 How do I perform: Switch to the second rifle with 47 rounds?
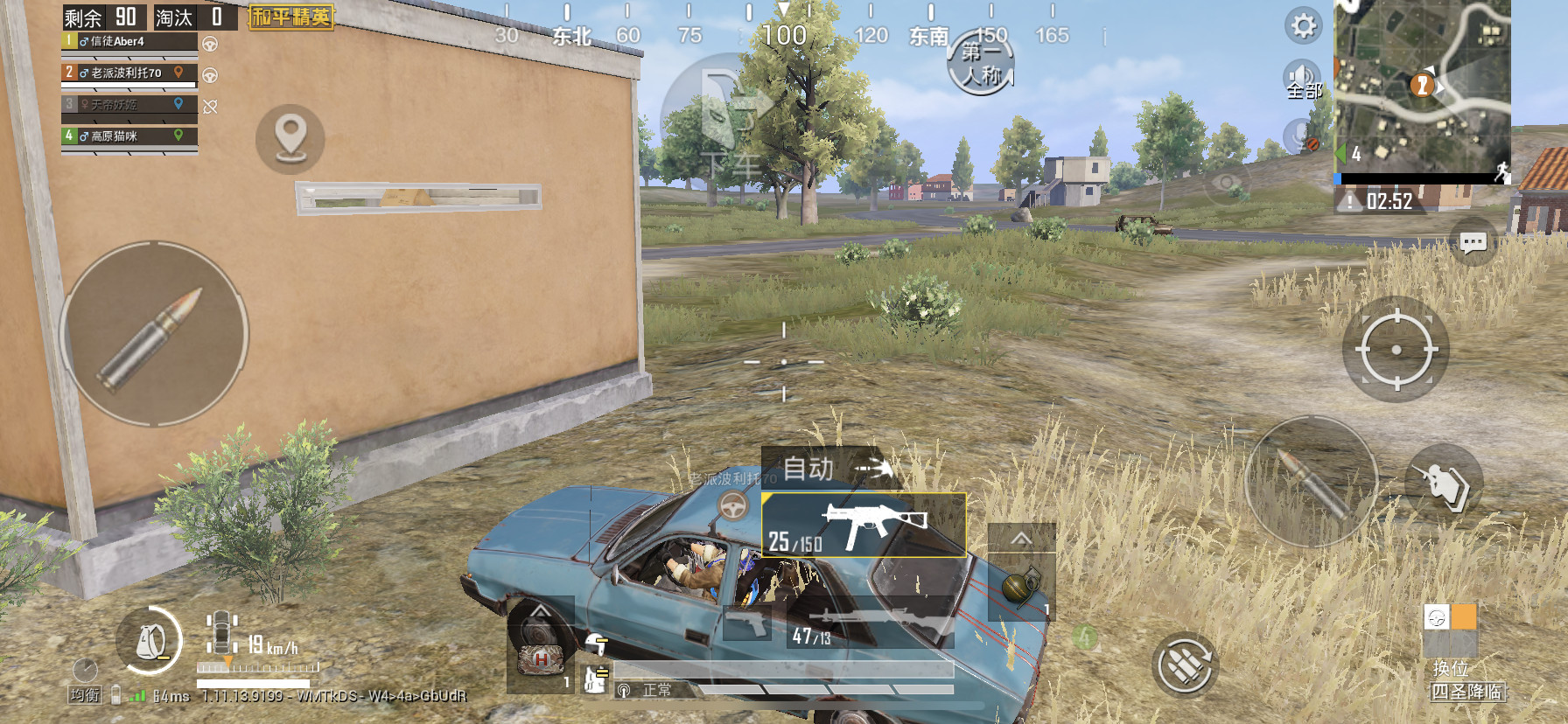871,623
